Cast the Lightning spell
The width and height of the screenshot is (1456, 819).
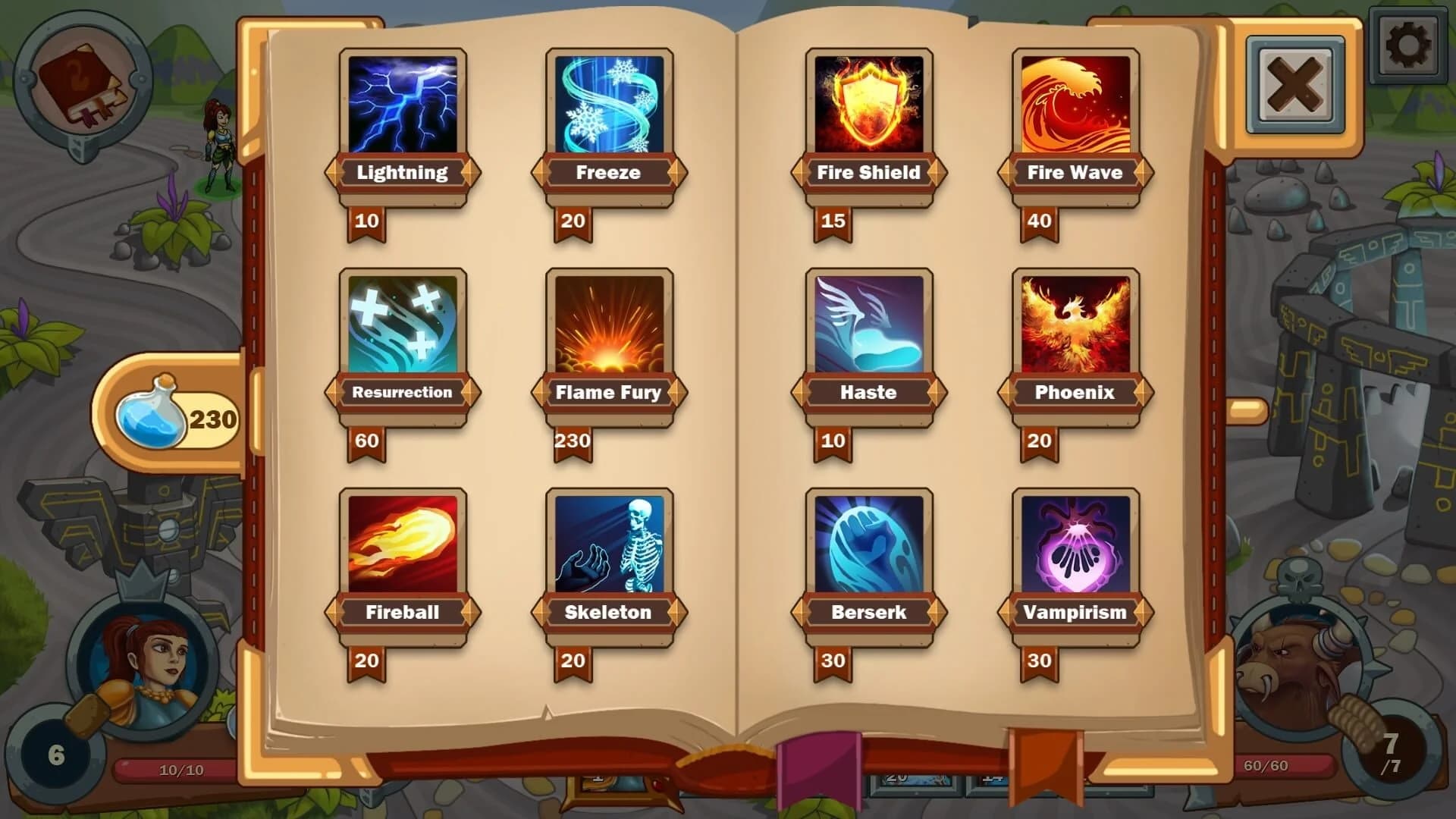point(402,102)
